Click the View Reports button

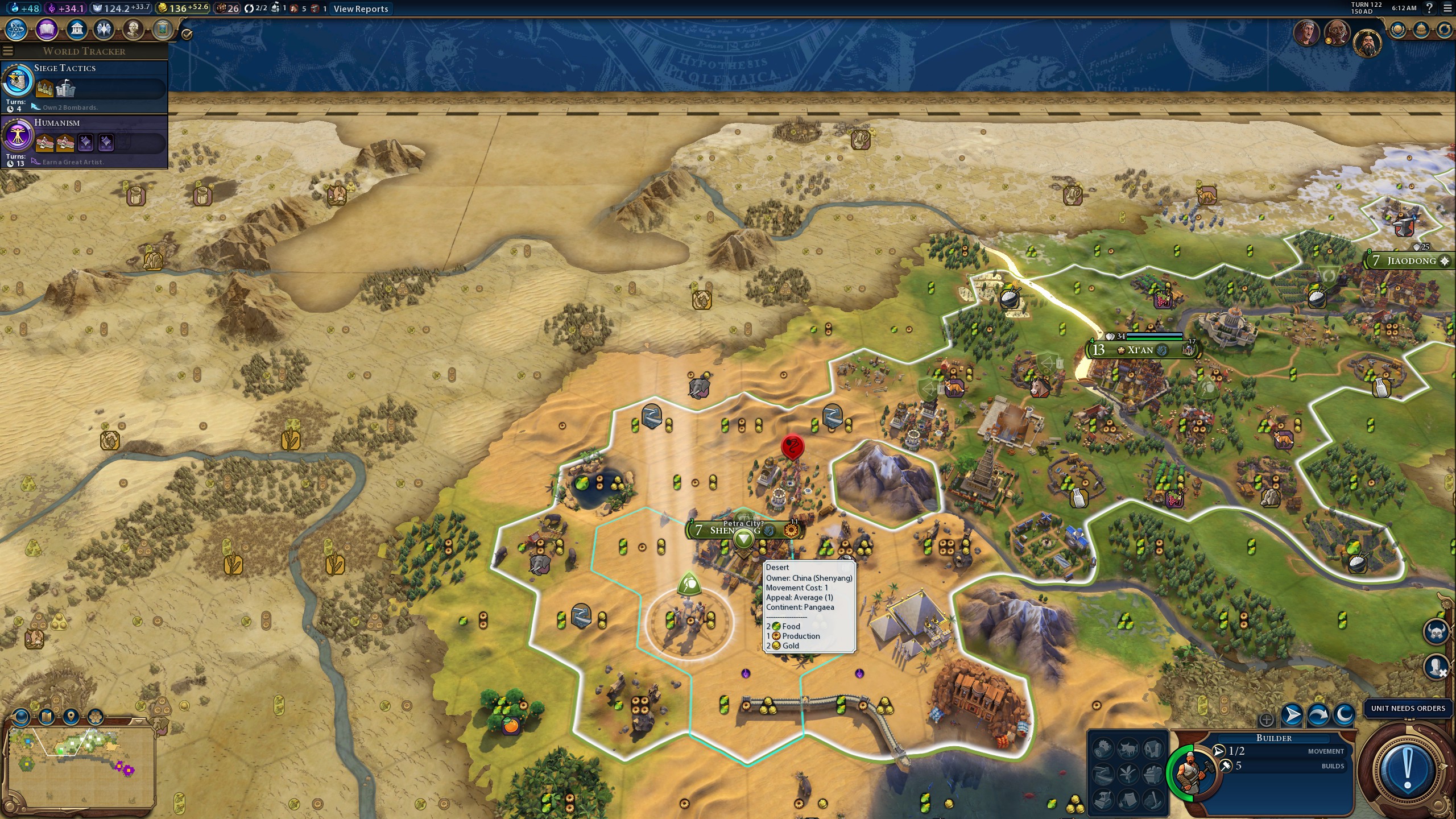tap(361, 9)
